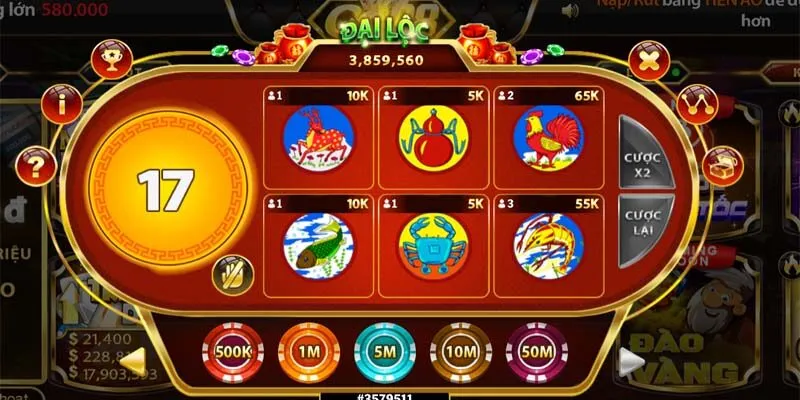Close the Đại Lộc game panel
Viewport: 800px width, 400px height.
coord(649,61)
